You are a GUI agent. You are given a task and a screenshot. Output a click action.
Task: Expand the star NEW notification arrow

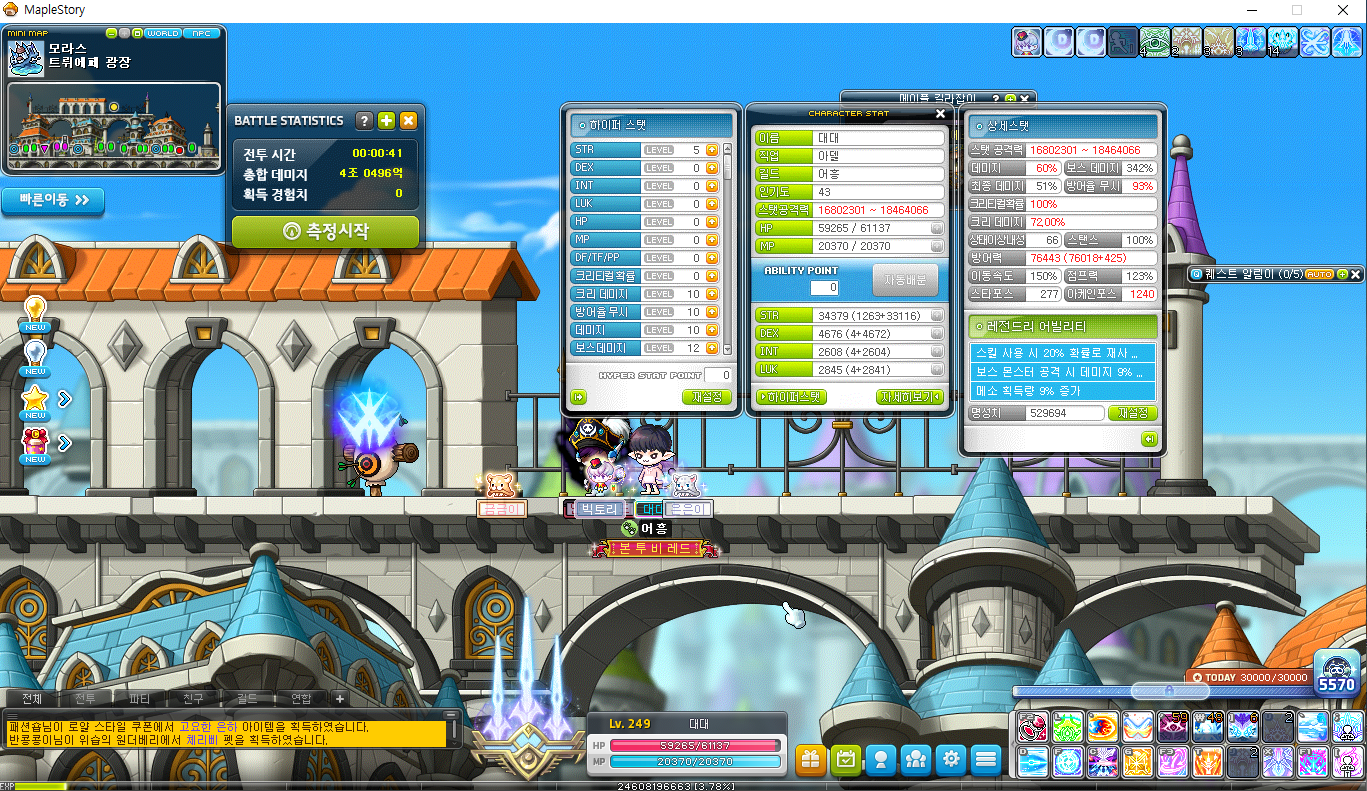coord(64,398)
